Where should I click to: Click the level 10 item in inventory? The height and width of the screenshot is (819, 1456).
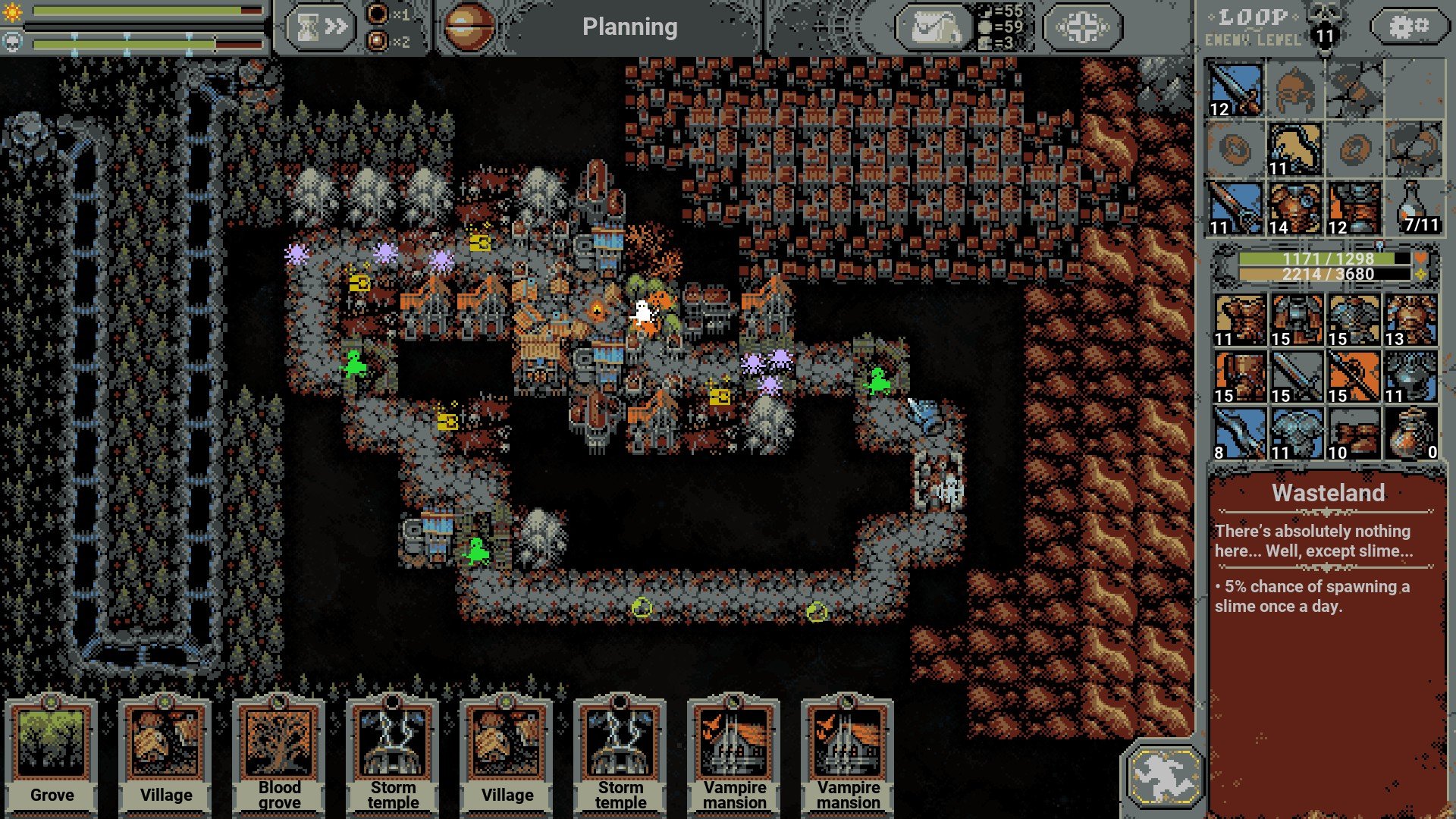(1354, 434)
